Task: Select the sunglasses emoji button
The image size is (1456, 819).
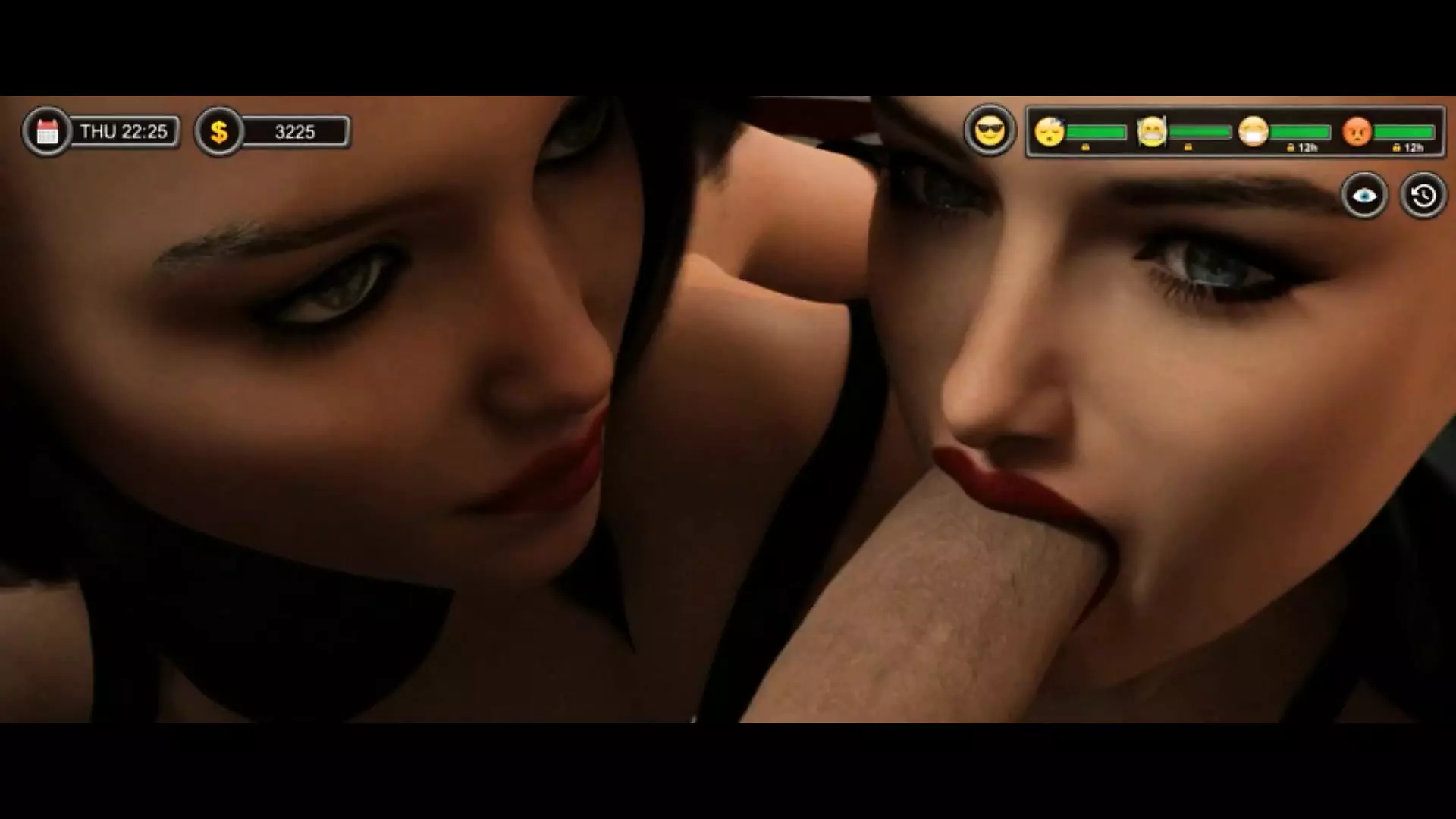Action: (x=990, y=131)
